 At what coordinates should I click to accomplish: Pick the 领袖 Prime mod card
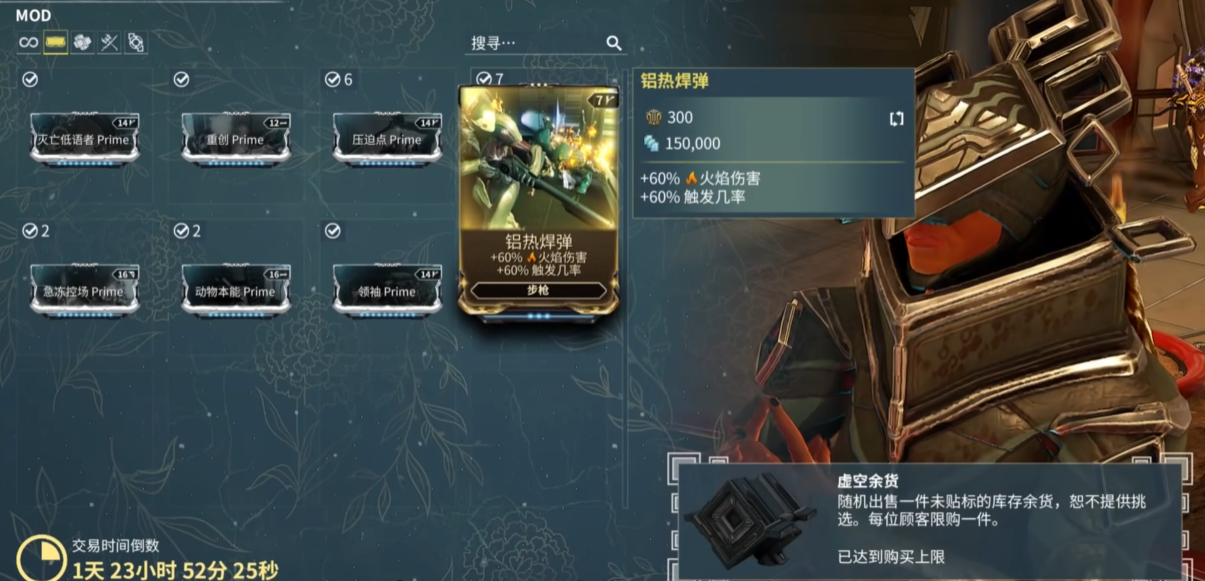point(387,291)
